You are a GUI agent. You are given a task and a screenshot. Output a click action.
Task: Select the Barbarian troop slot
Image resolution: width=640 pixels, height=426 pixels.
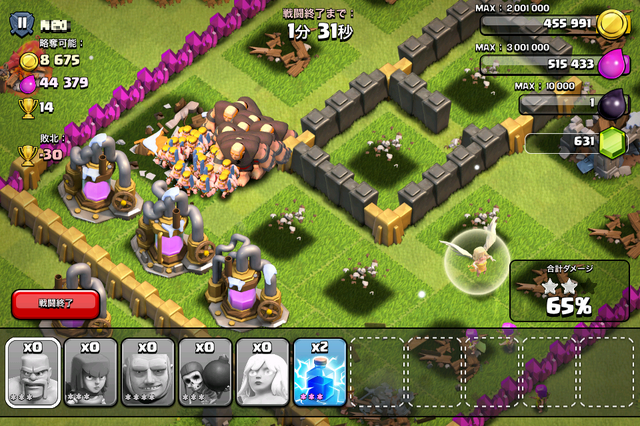coord(33,373)
